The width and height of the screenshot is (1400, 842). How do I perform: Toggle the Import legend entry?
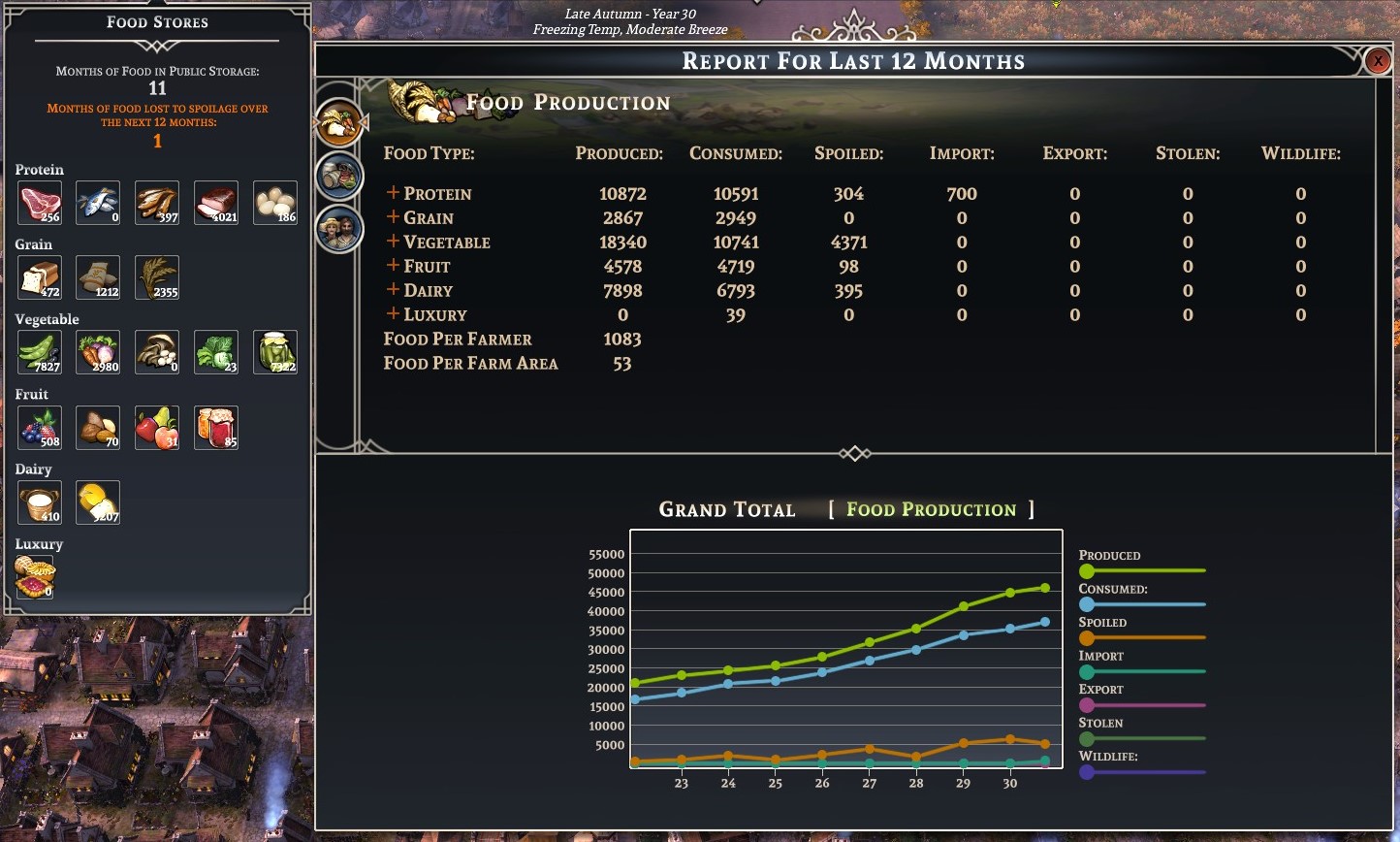1087,671
